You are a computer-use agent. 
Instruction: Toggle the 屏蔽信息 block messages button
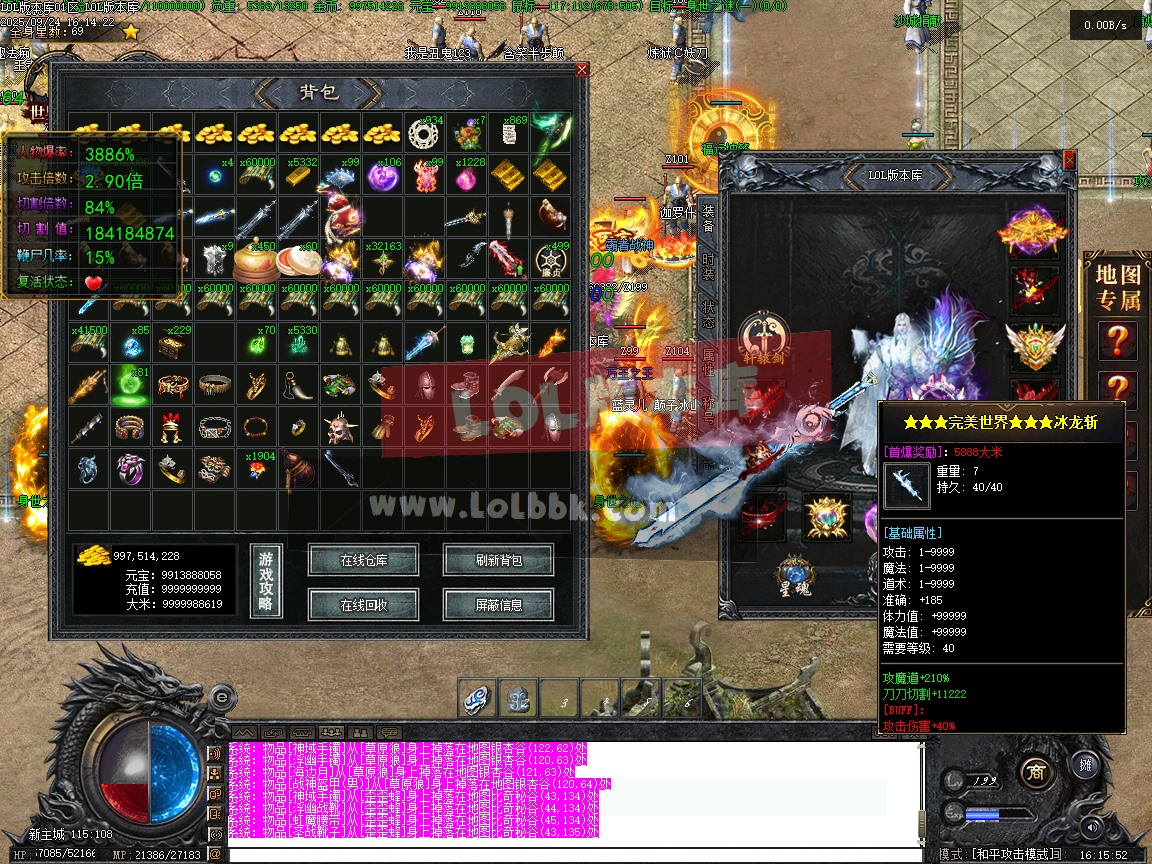(x=498, y=605)
